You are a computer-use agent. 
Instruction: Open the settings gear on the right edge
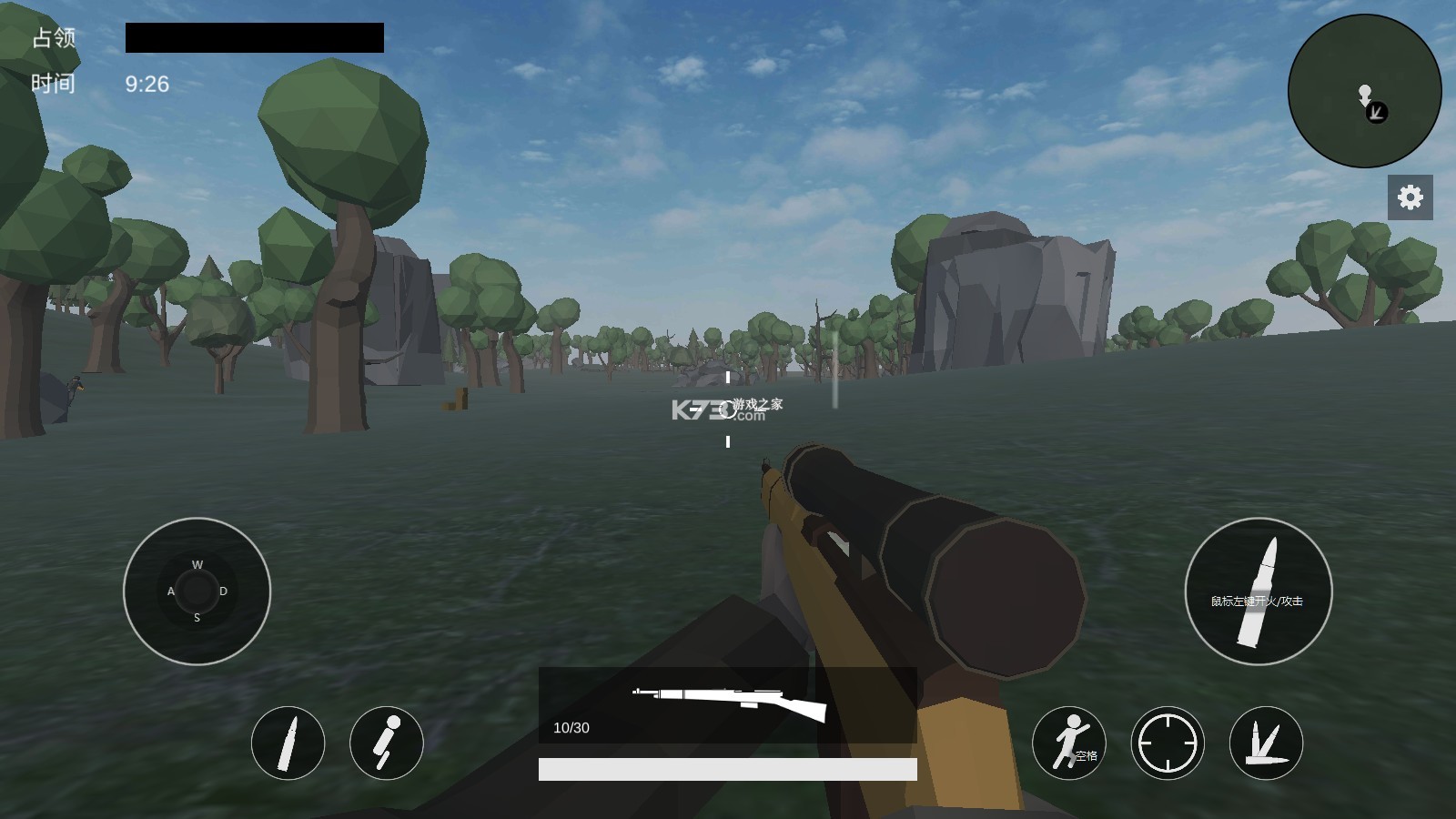1410,196
